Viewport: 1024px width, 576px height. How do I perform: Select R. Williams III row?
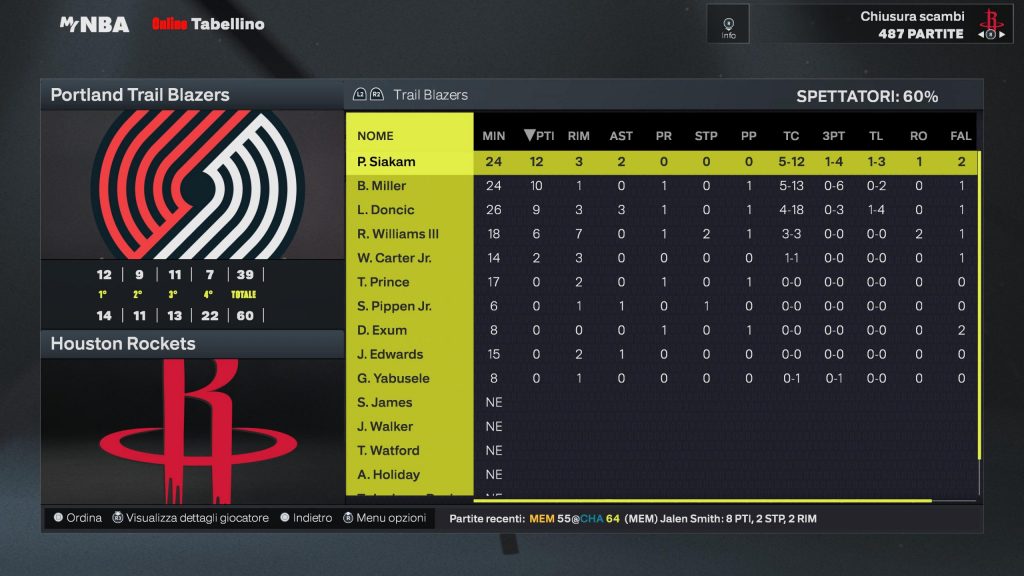(398, 234)
